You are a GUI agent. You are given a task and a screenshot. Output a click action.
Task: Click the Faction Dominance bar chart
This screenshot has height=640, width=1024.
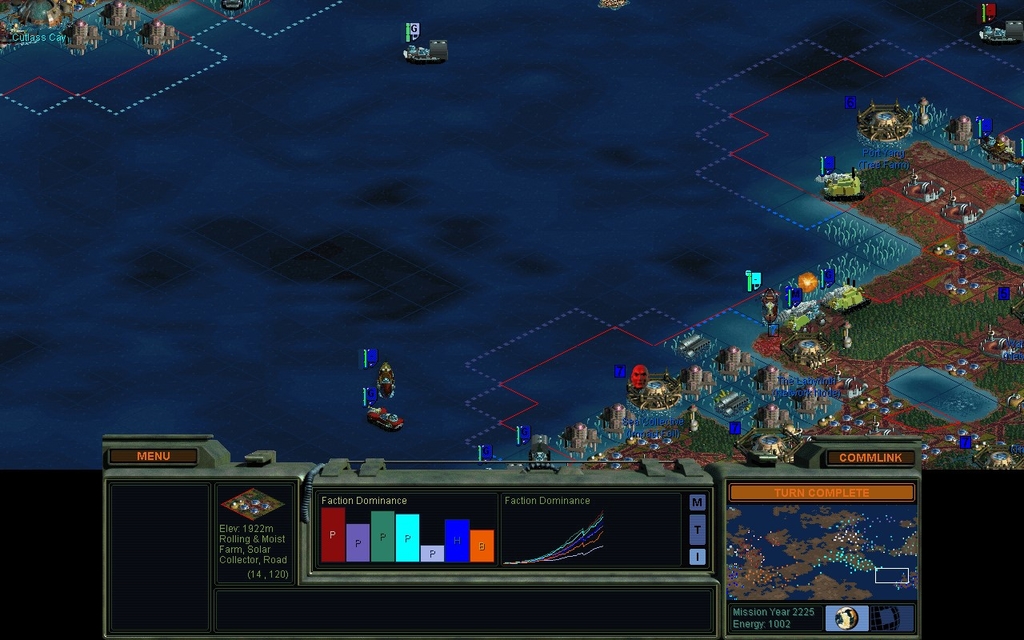(406, 530)
